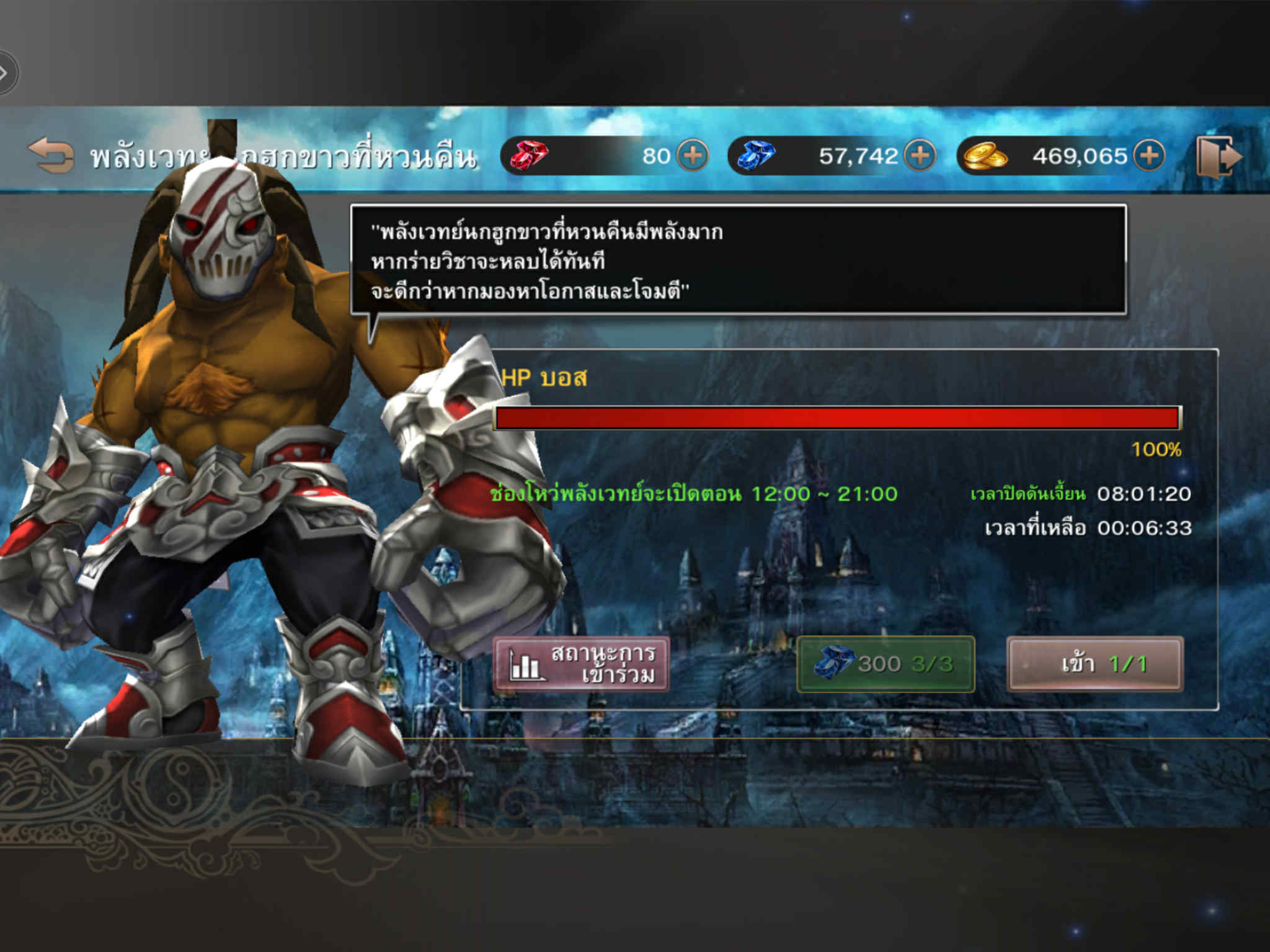Expand the side arrow panel handle
Image resolution: width=1270 pixels, height=952 pixels.
6,73
